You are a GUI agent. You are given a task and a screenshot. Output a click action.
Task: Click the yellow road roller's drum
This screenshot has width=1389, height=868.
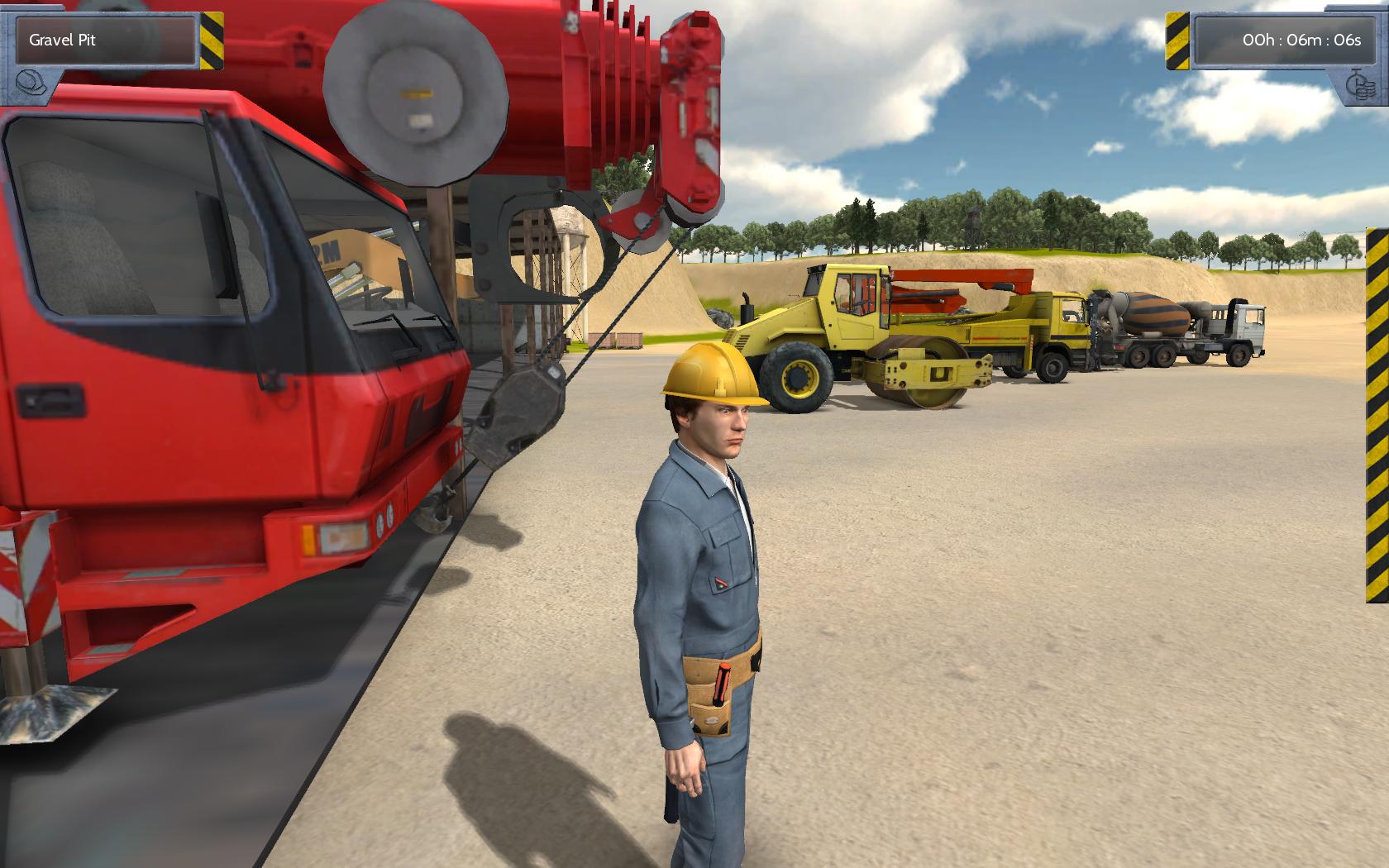[x=914, y=389]
